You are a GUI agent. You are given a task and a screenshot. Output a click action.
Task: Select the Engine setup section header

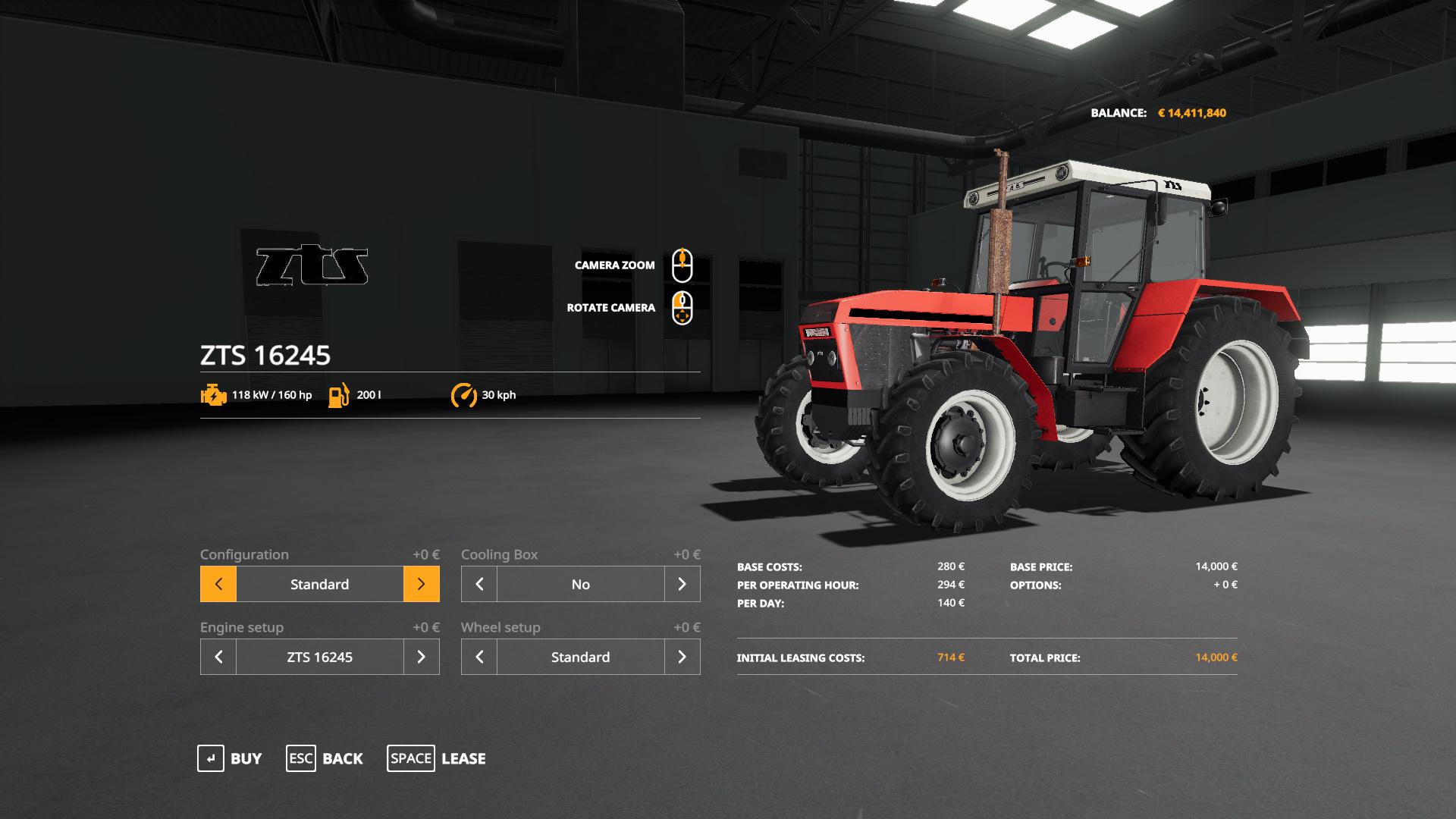click(x=241, y=627)
